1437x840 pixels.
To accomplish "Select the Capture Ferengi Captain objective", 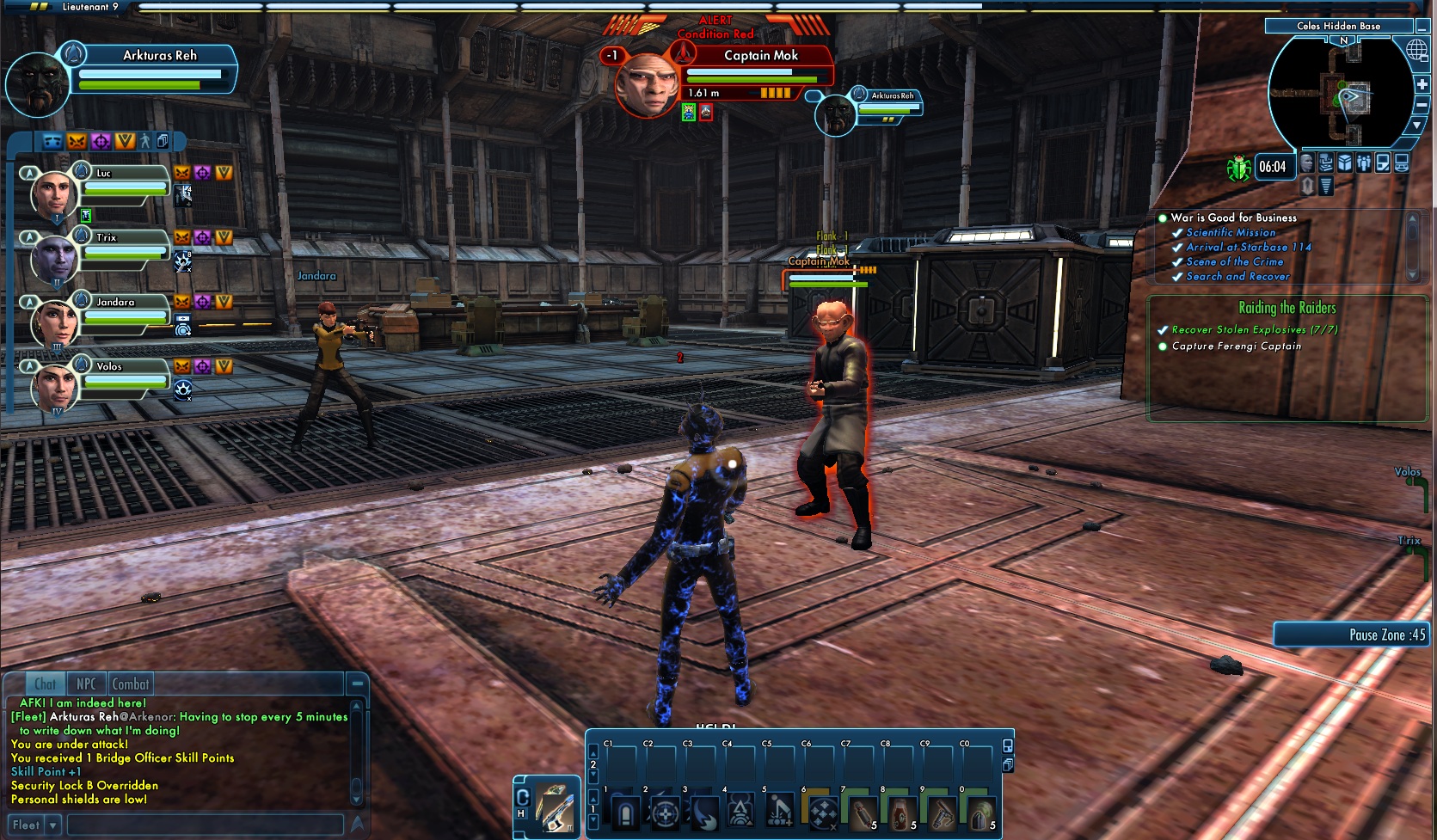I will (x=1236, y=346).
